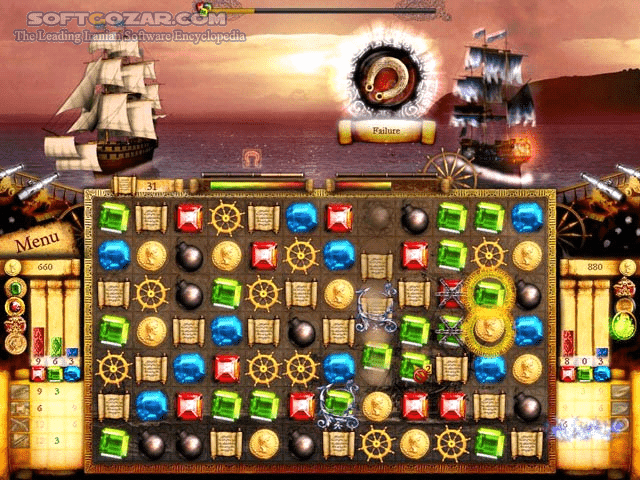
Task: Select the green gem tile with red marker
Action: [414, 367]
